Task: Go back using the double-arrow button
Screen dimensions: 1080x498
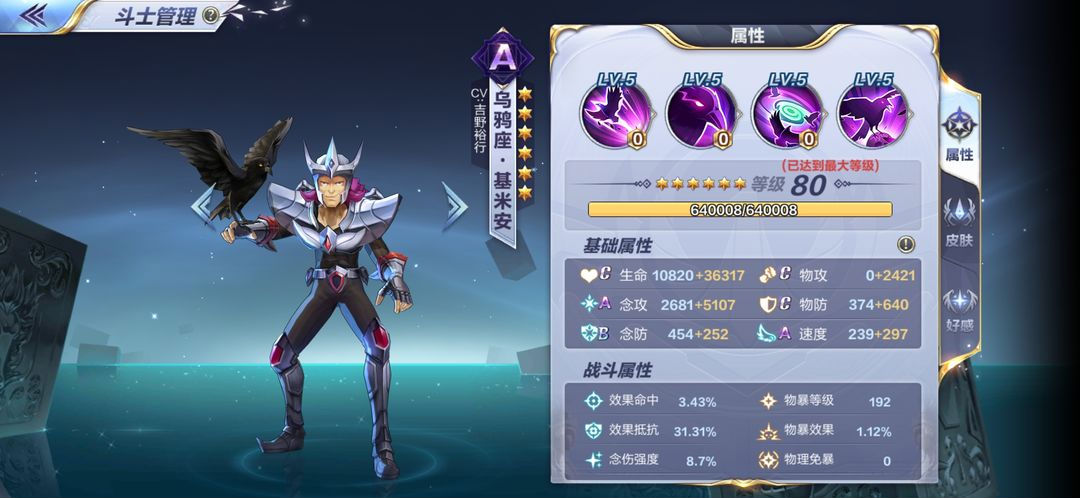Action: click(34, 14)
